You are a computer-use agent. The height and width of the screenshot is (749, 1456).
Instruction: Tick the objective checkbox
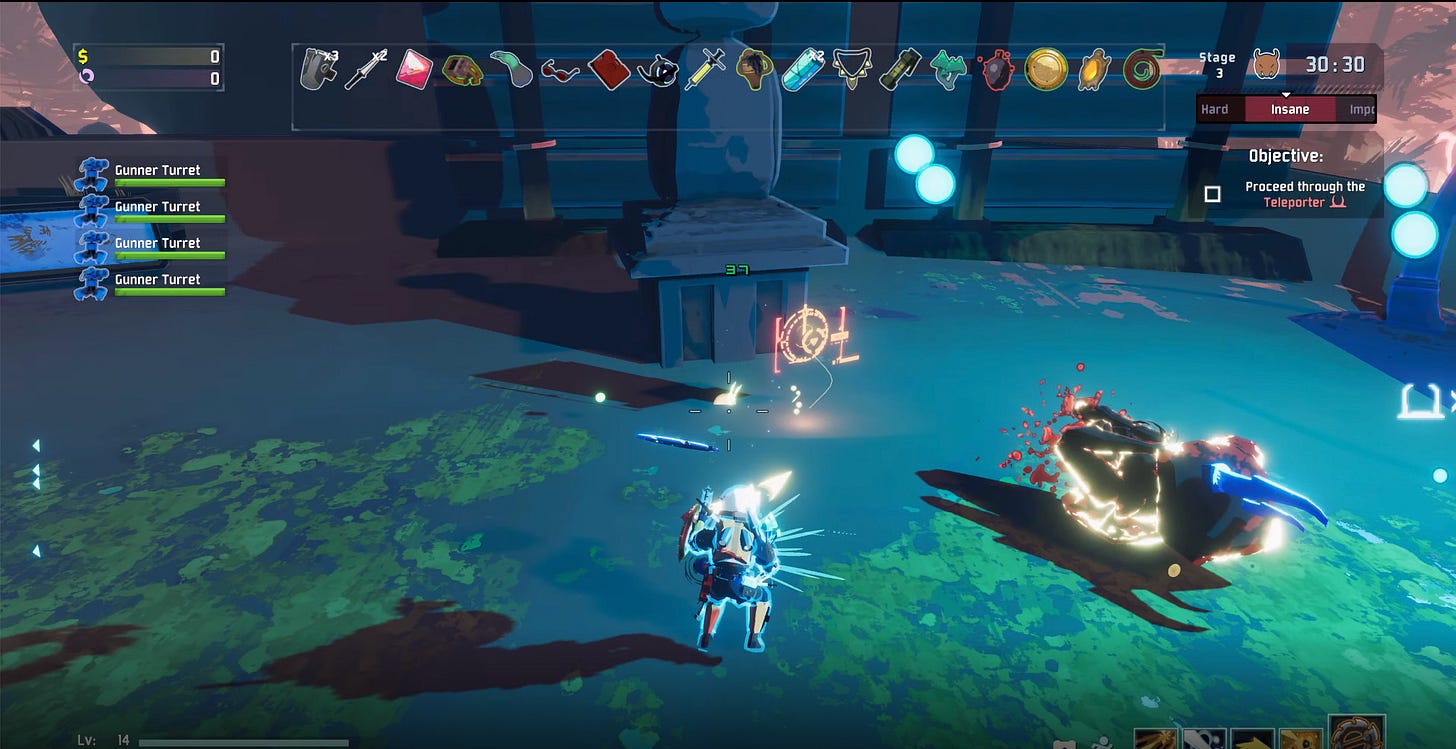point(1212,194)
